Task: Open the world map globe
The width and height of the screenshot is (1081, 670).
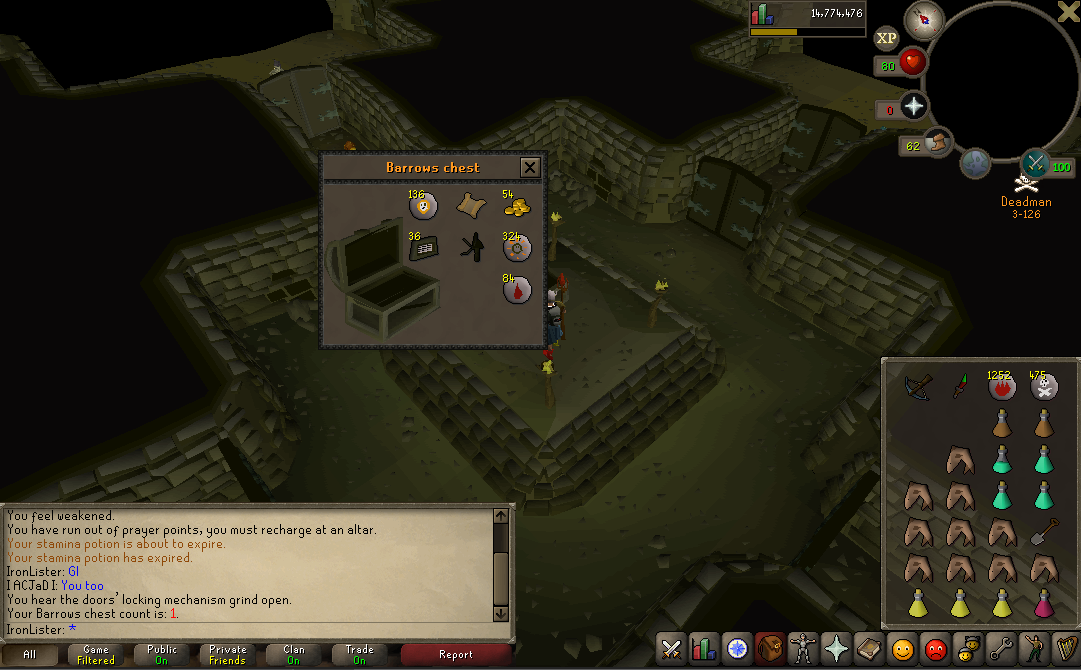Action: pos(976,163)
